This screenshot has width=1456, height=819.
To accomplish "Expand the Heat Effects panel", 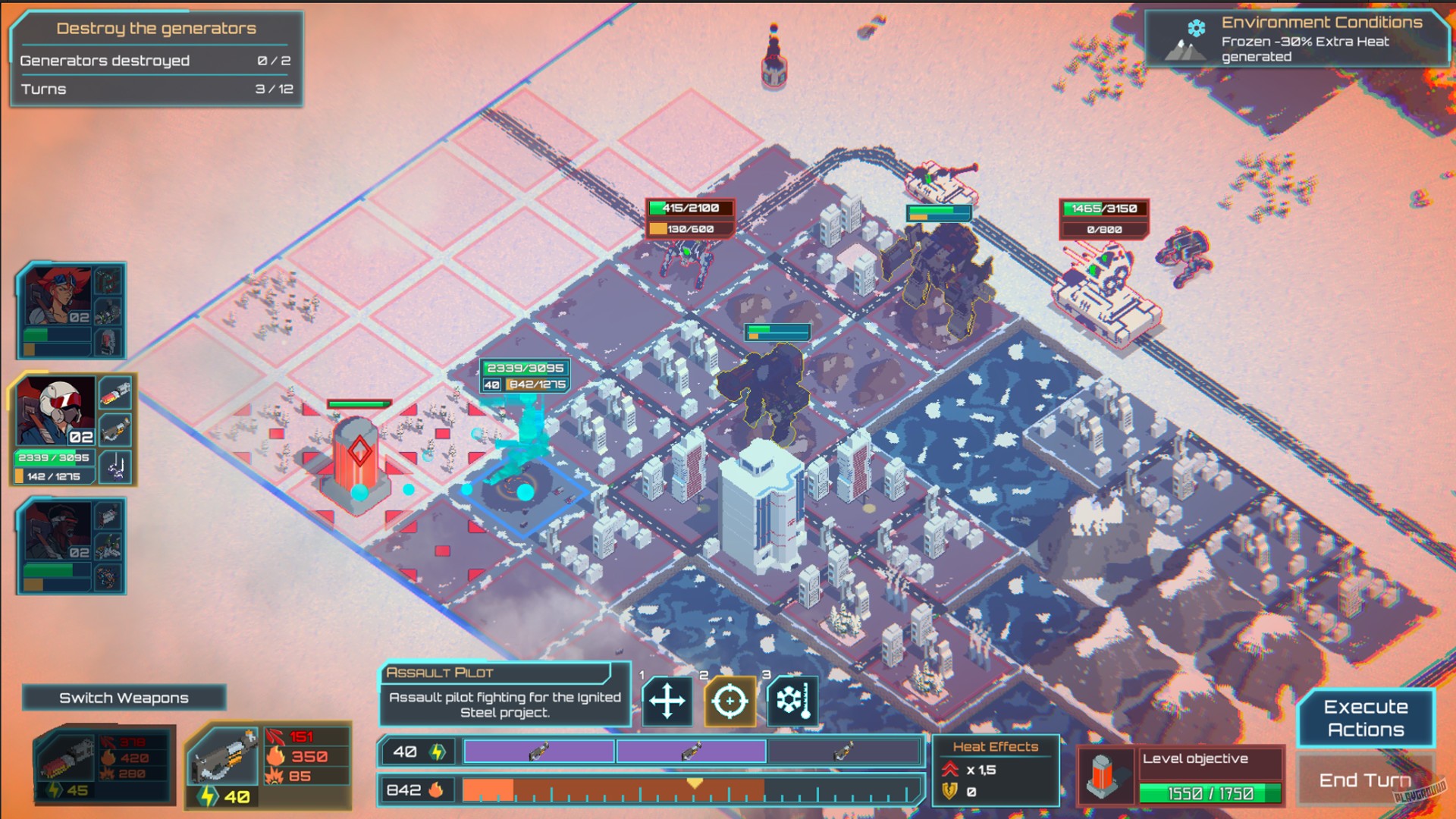I will 996,746.
